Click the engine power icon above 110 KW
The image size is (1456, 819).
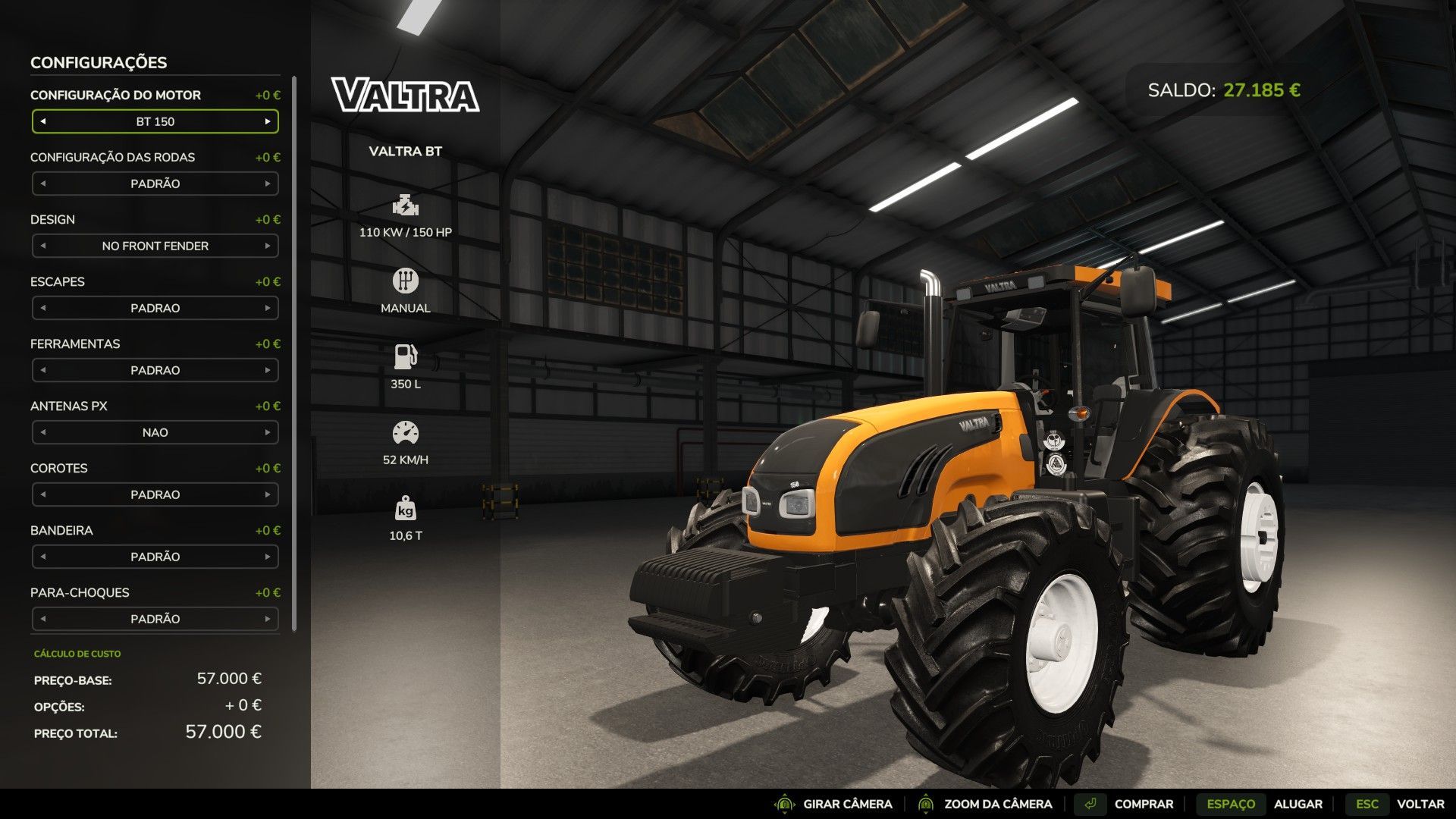pos(405,205)
